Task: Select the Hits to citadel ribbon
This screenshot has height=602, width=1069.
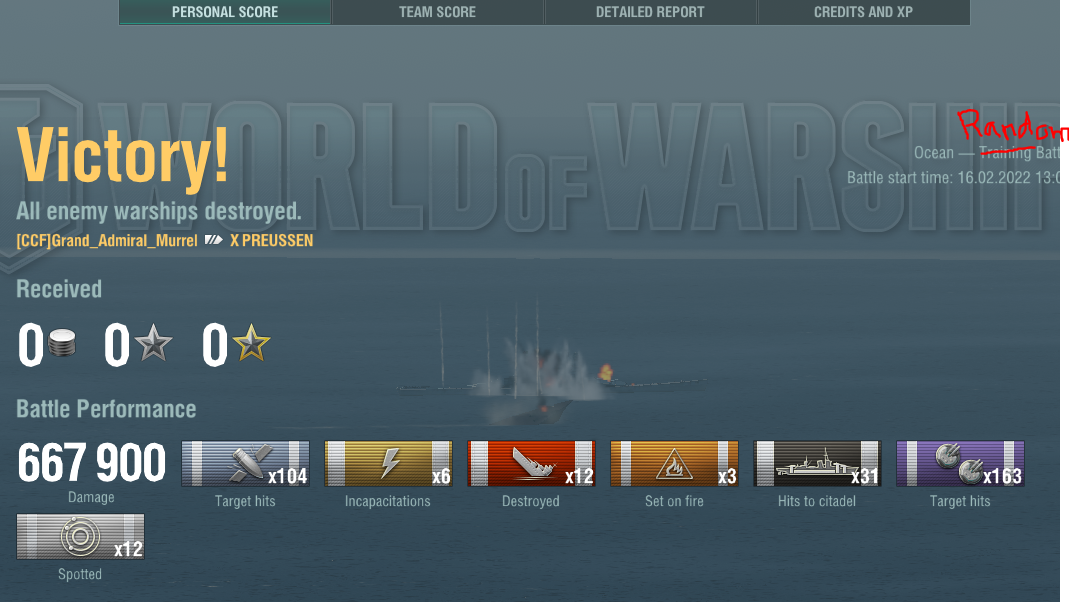Action: [x=817, y=464]
